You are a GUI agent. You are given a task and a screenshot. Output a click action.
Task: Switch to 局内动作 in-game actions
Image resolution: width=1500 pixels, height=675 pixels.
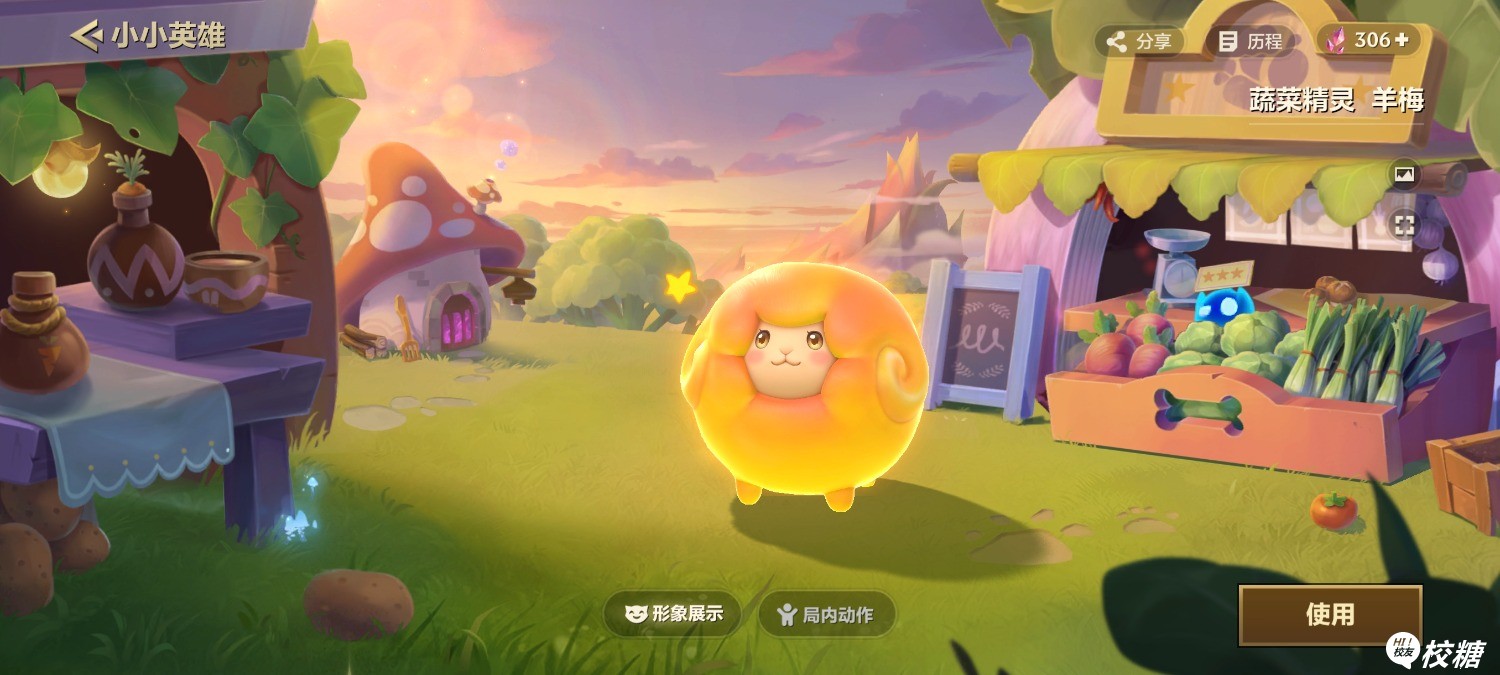(826, 614)
